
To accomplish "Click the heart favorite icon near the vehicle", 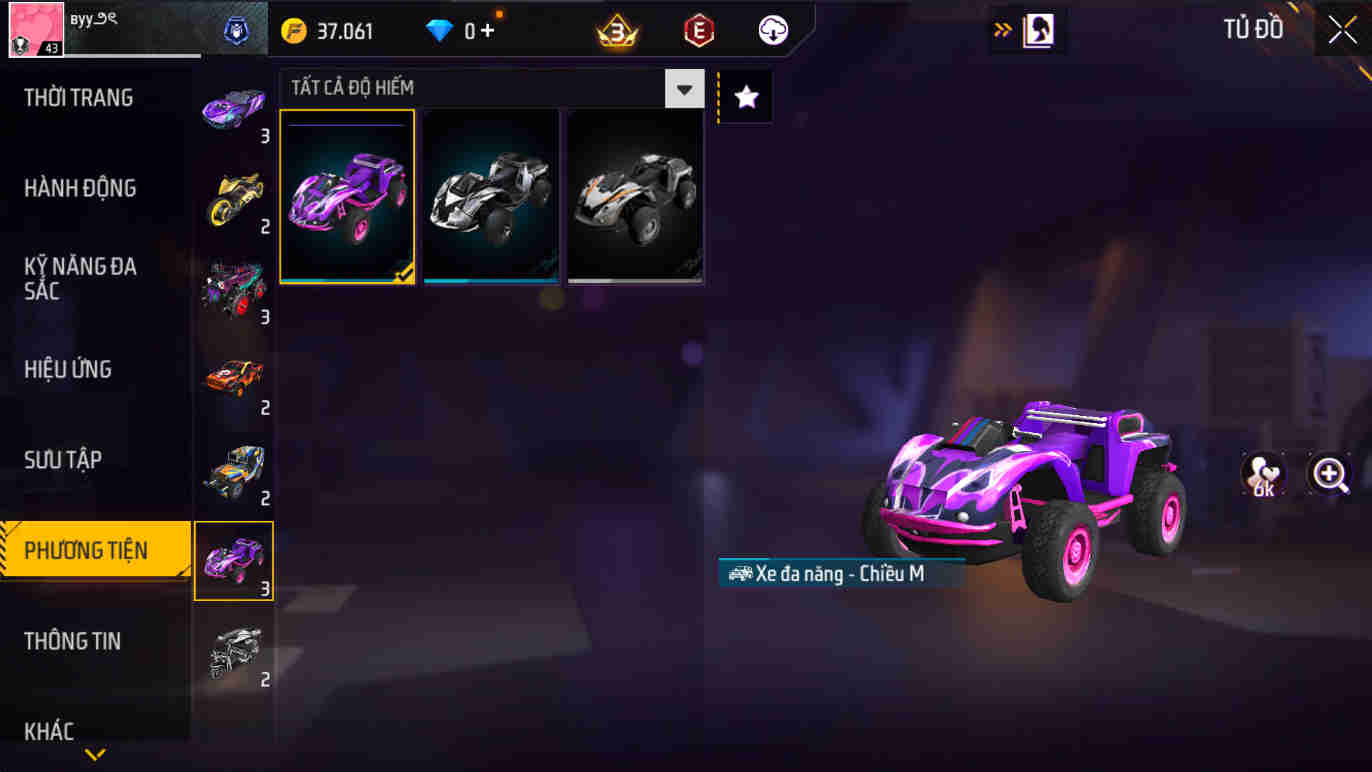I will 1261,475.
